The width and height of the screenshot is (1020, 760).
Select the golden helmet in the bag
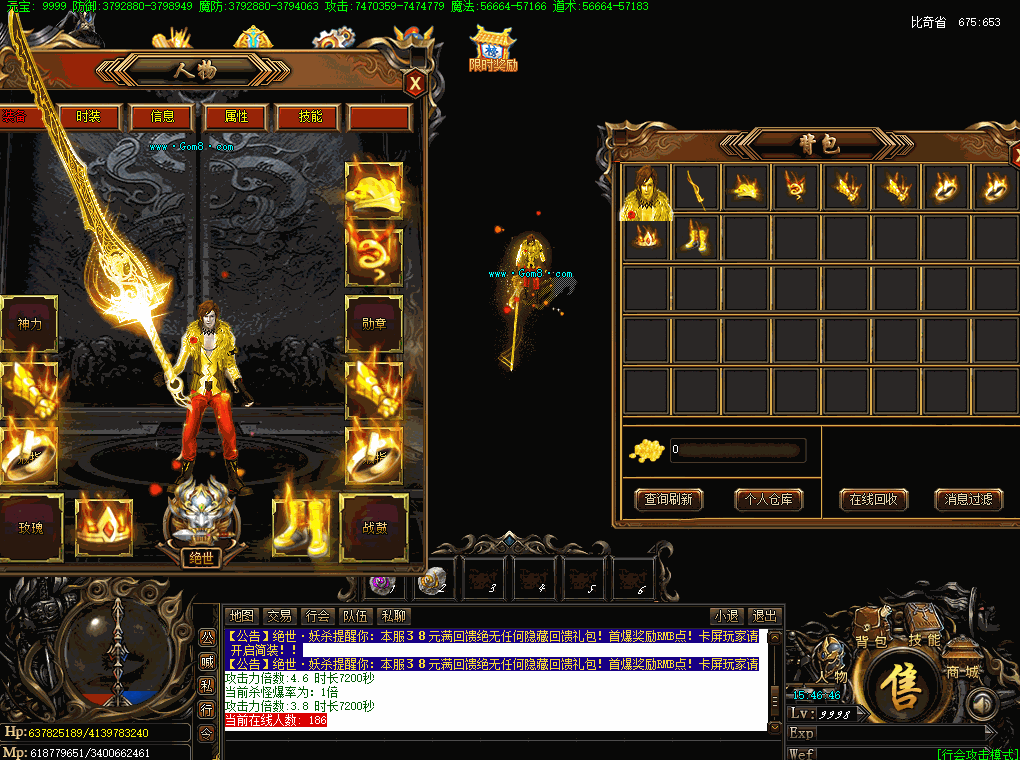(x=747, y=187)
